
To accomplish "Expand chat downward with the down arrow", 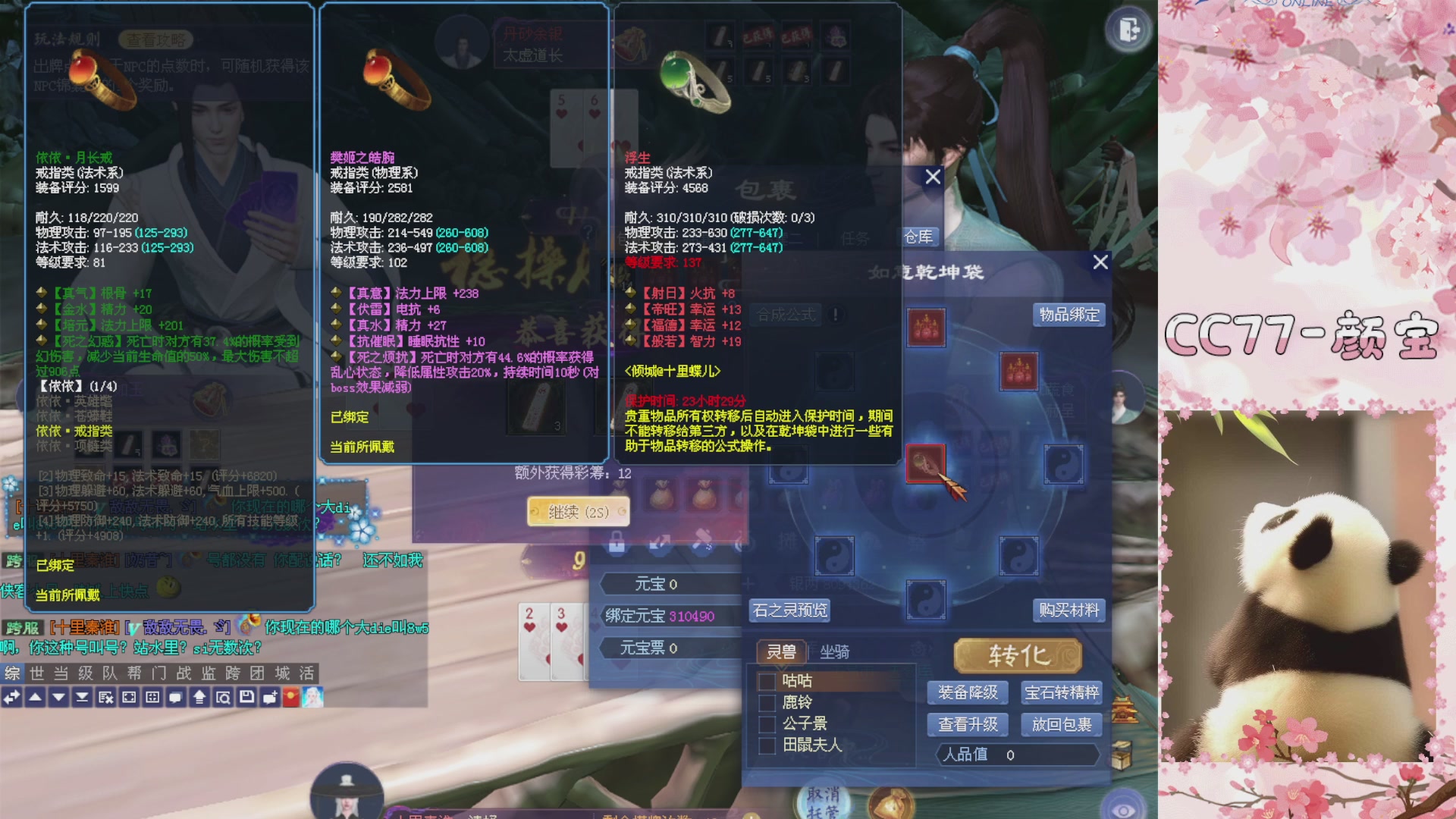I will [x=59, y=697].
